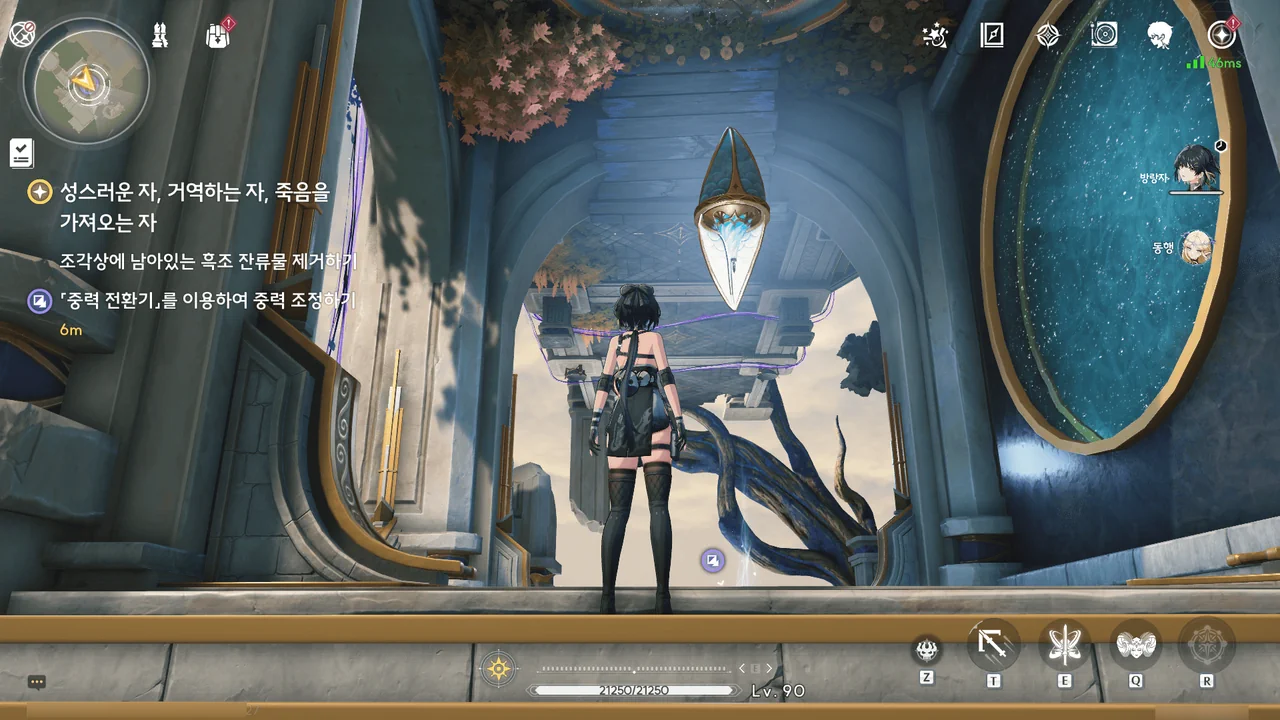The image size is (1280, 720).
Task: Open the quest checklist icon
Action: click(22, 153)
